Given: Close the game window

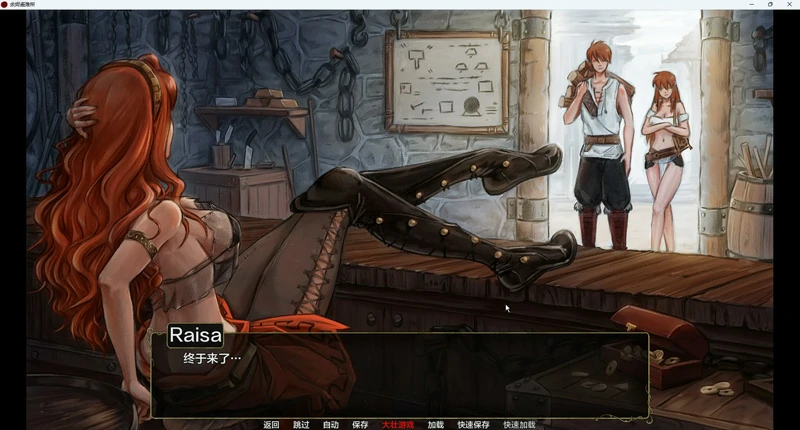Looking at the screenshot, I should click(787, 4).
